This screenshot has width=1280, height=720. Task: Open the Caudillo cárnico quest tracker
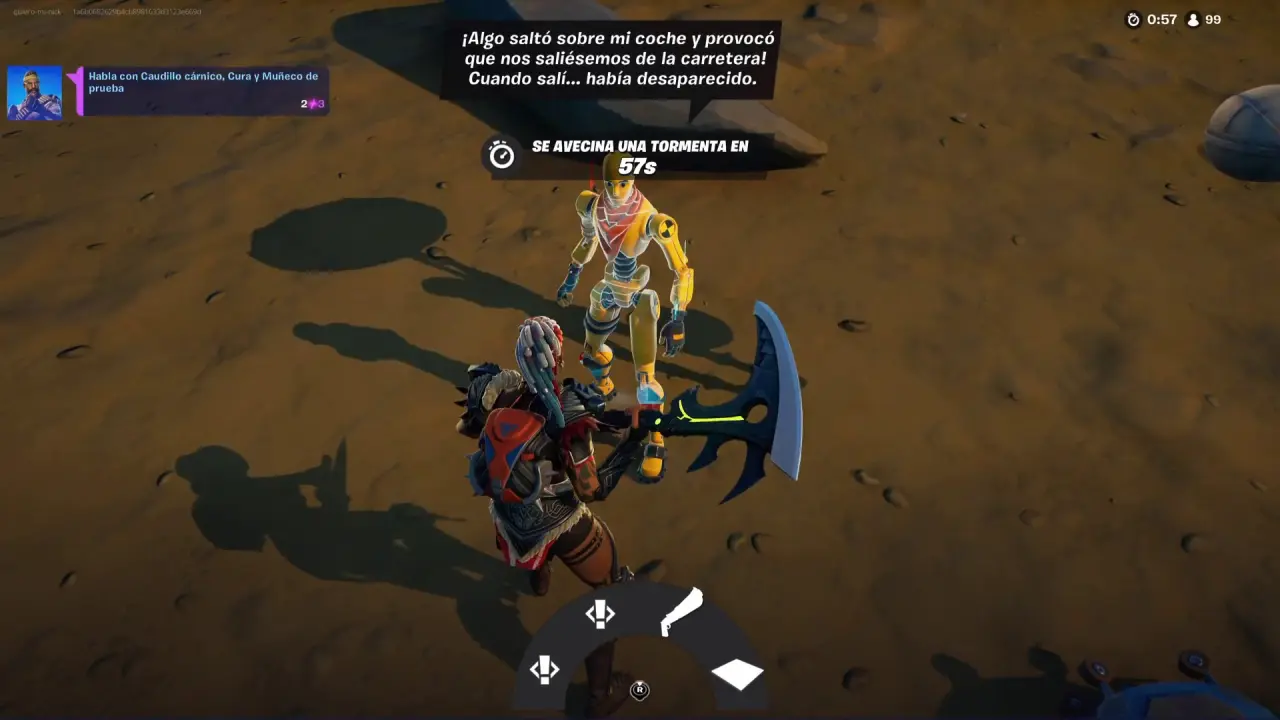(200, 91)
